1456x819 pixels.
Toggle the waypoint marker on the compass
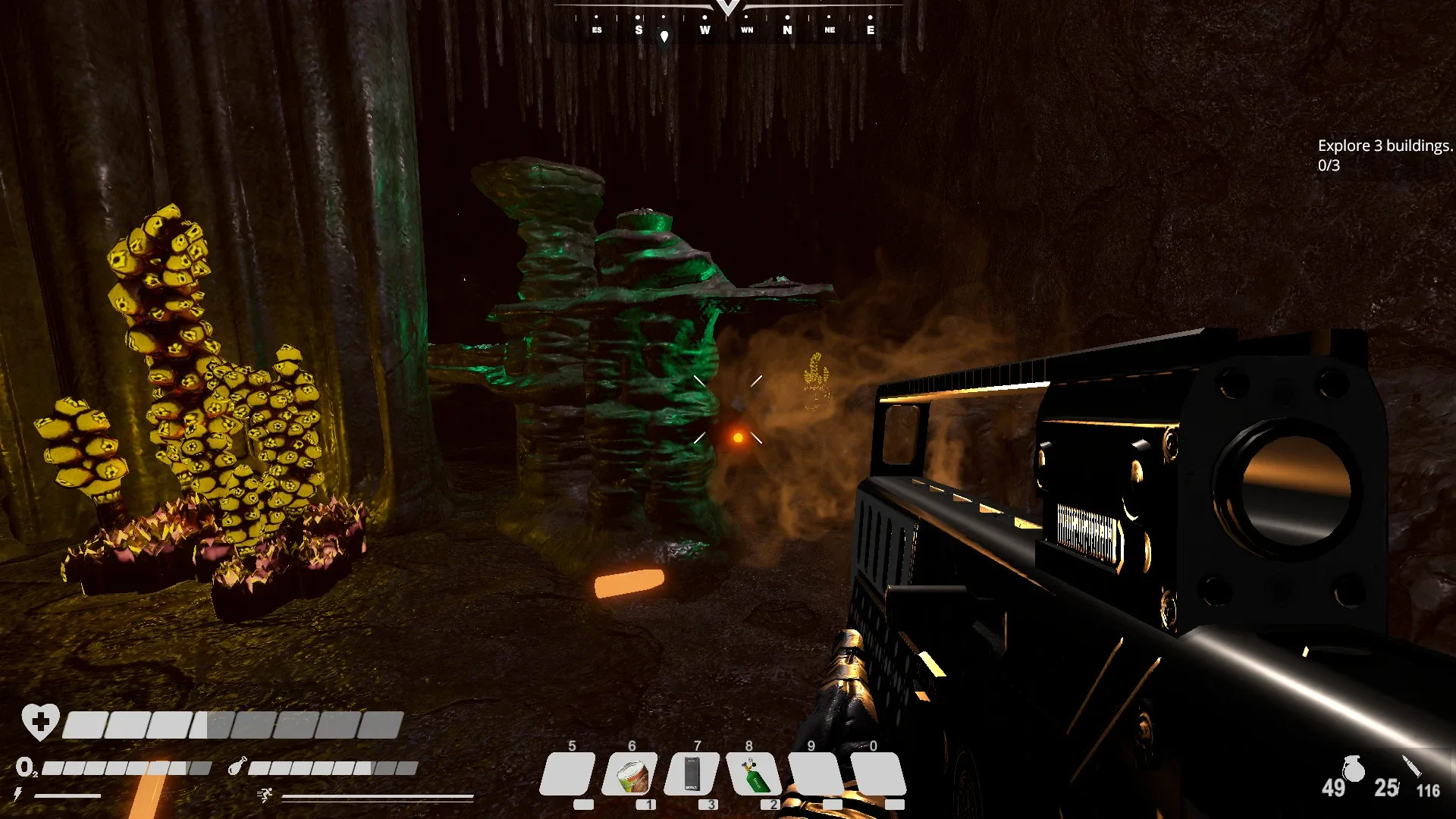tap(667, 36)
